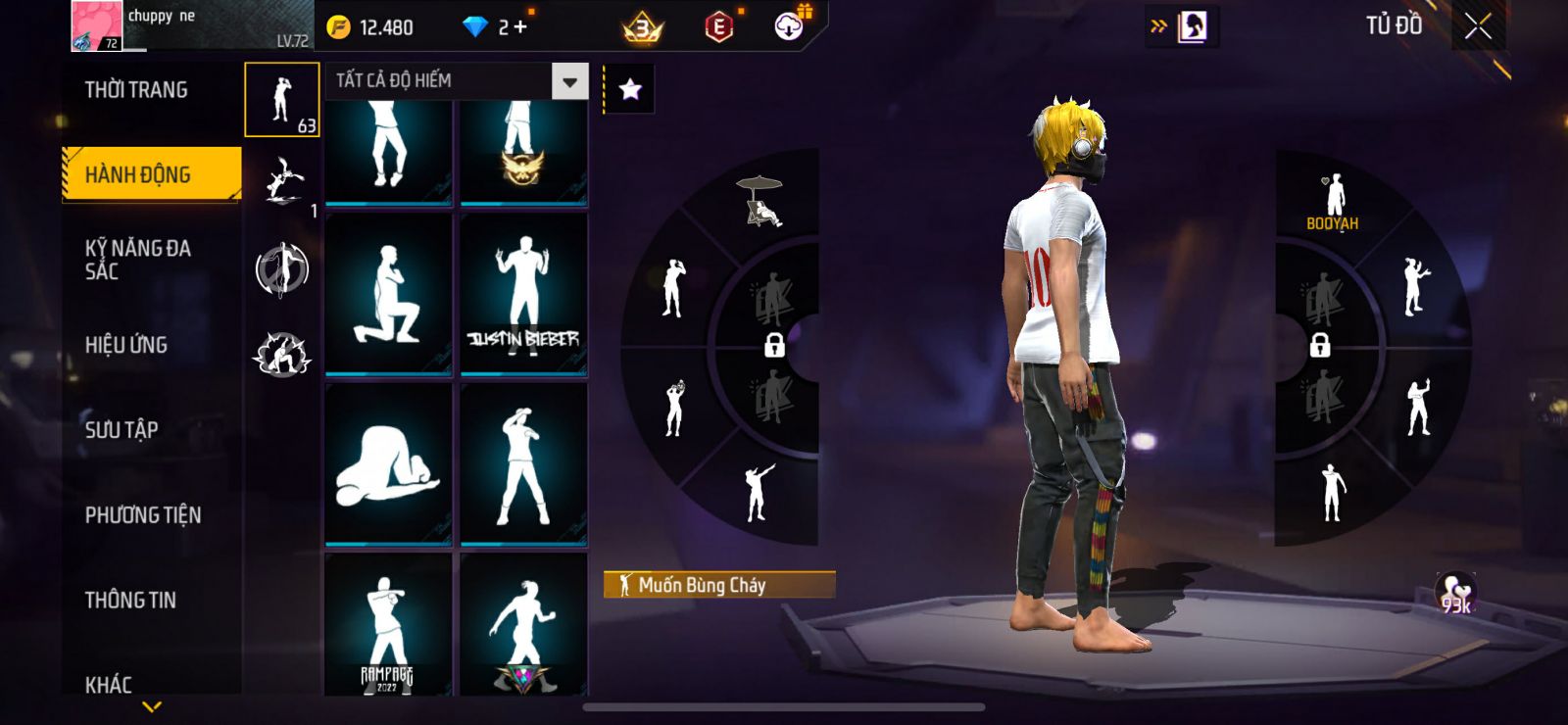The image size is (1568, 725).
Task: Select the kneeling pose emote
Action: coord(388,292)
